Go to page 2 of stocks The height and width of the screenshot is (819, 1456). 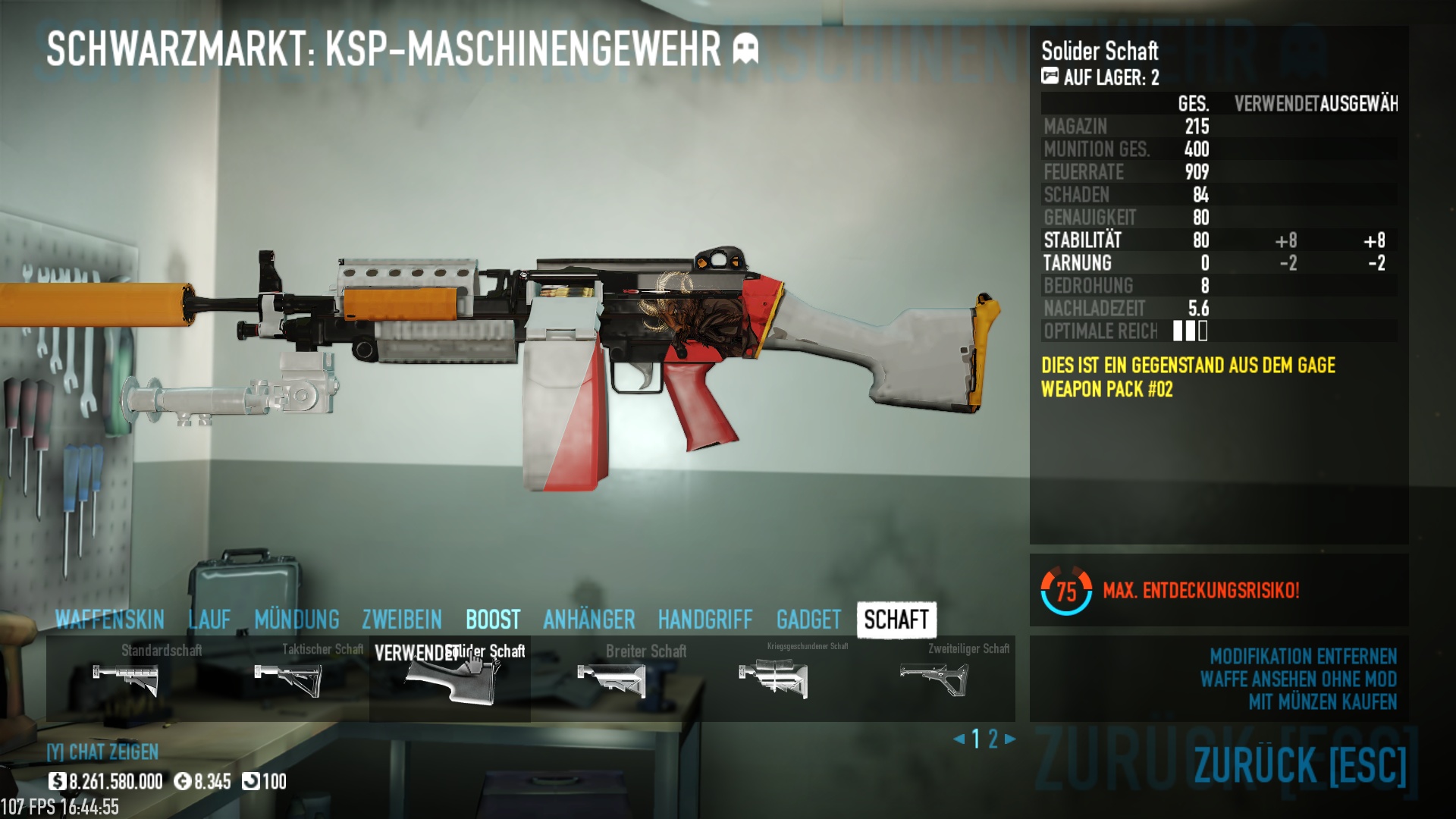993,739
